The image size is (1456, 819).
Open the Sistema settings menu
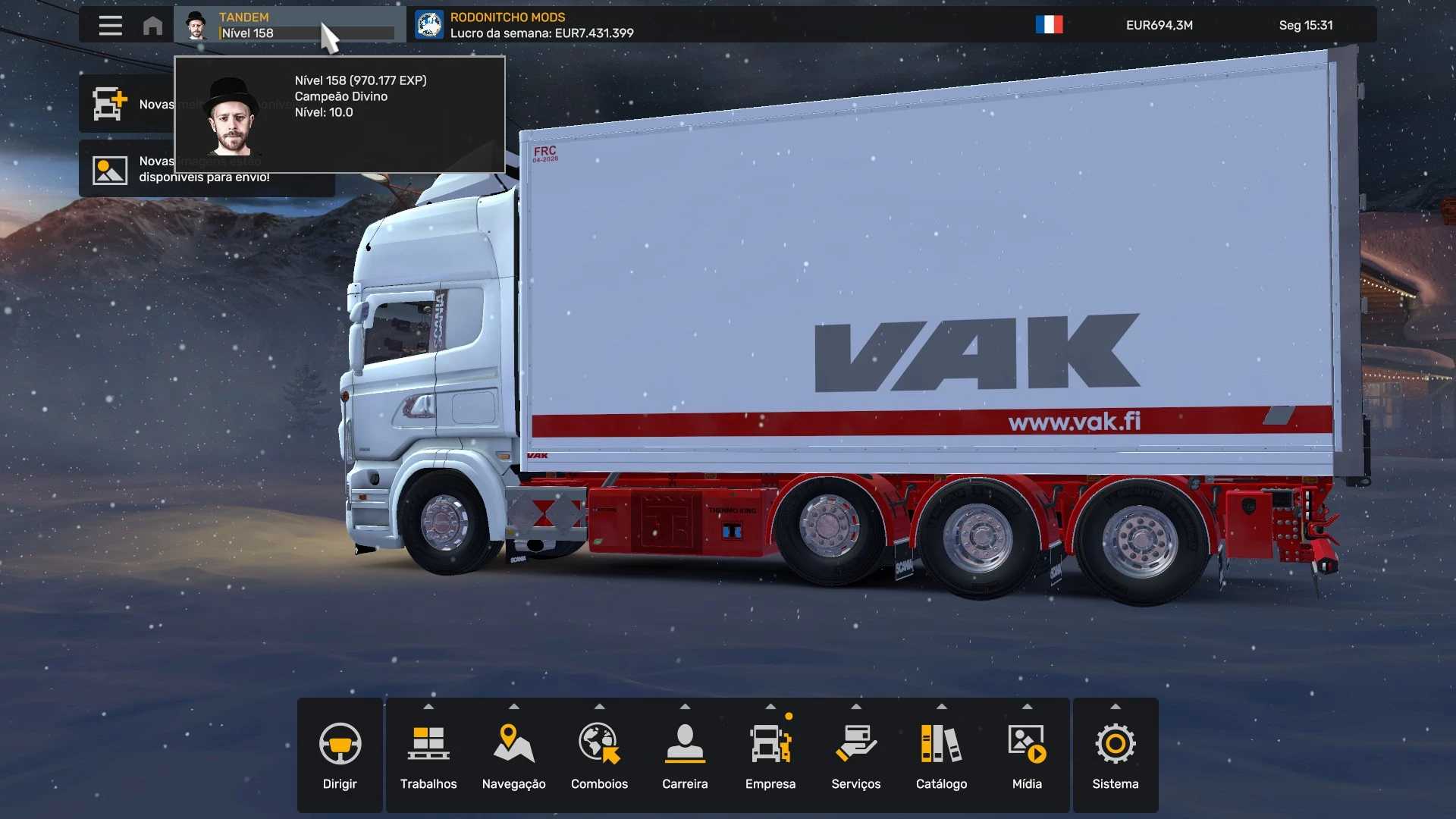[1115, 755]
